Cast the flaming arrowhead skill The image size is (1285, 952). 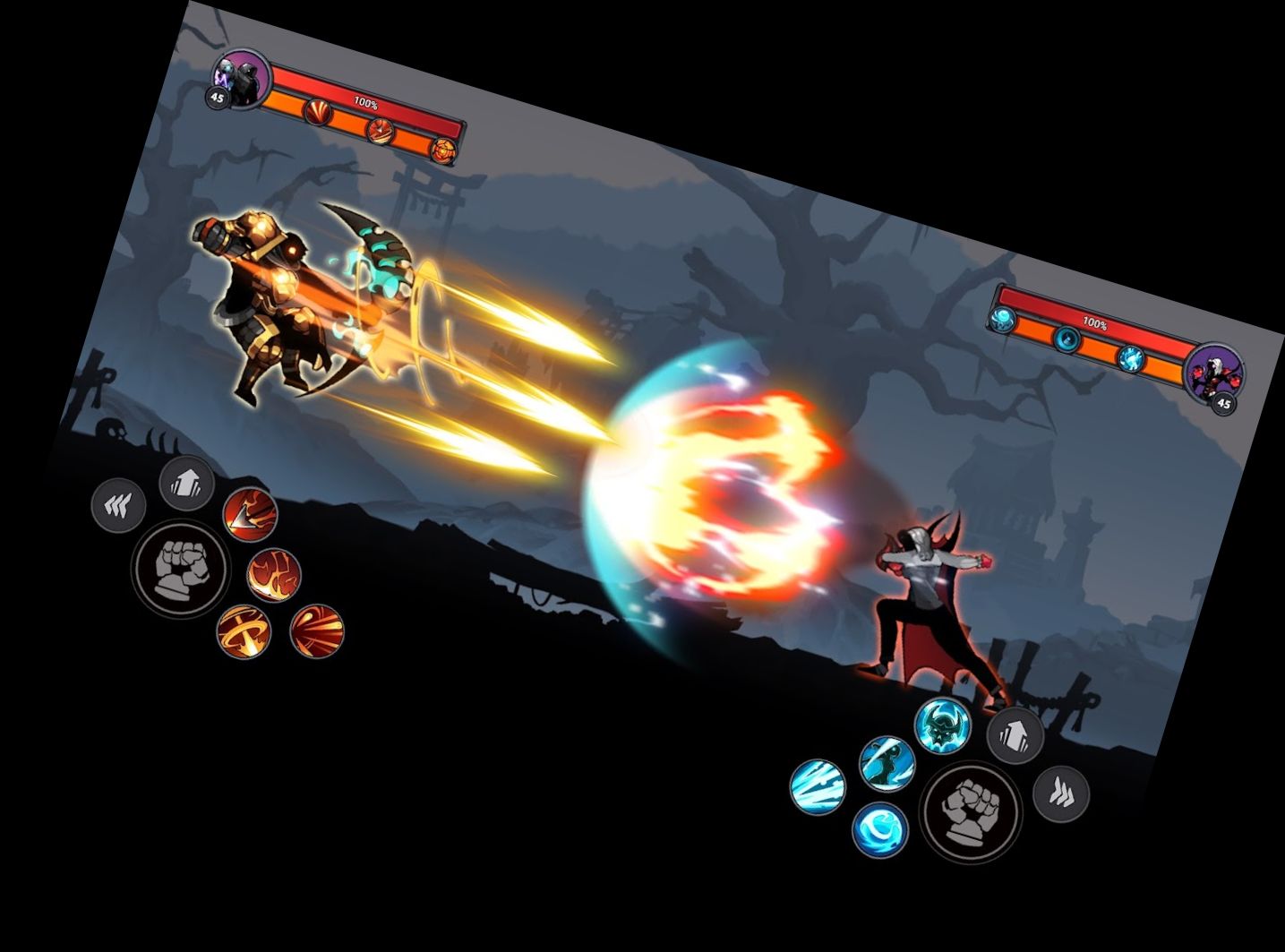tap(250, 514)
